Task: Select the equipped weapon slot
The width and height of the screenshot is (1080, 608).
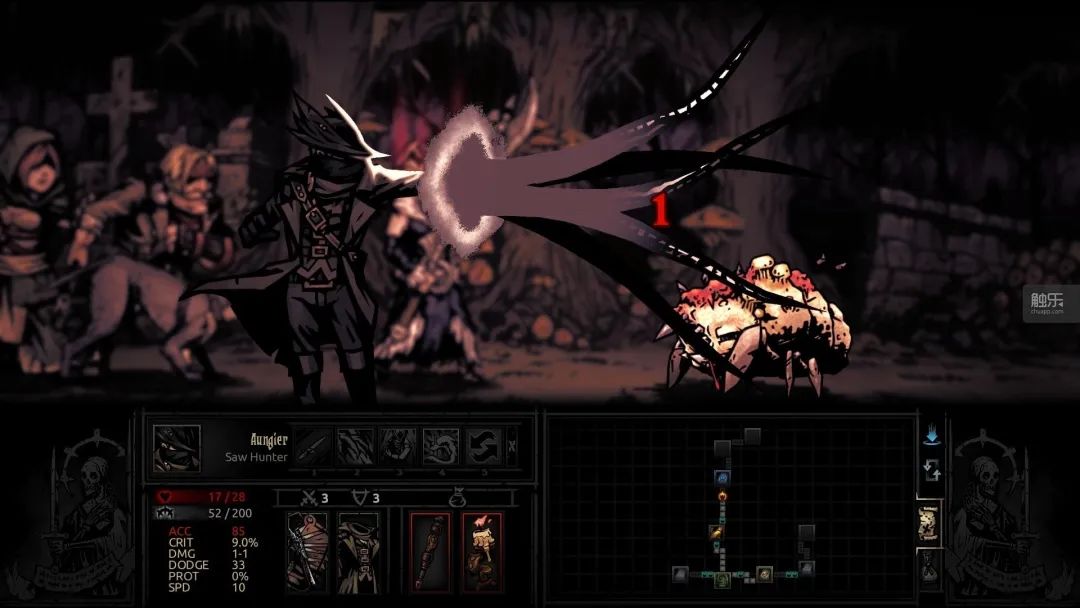Action: coord(305,550)
